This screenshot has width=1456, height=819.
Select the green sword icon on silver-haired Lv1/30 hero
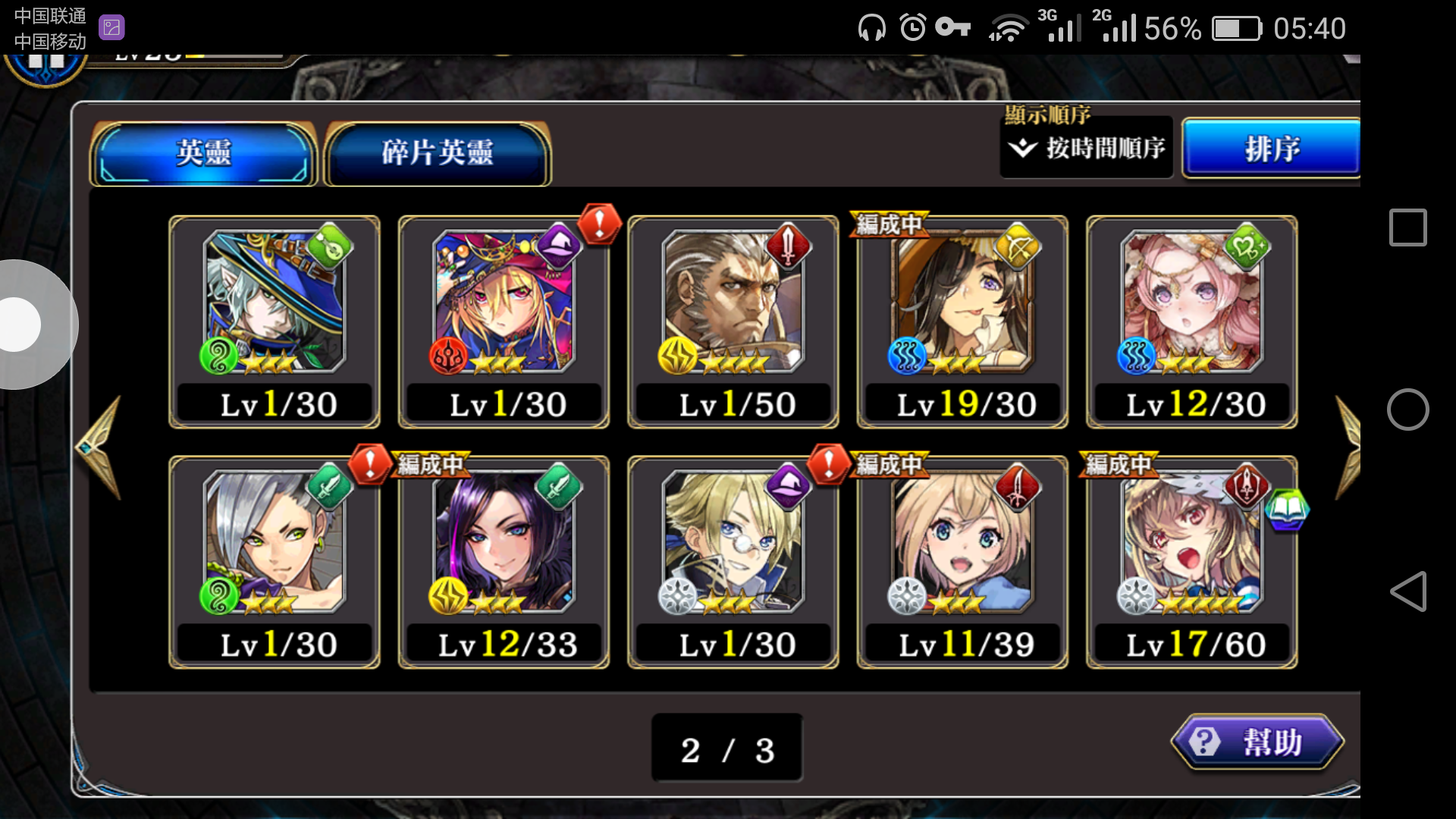click(328, 486)
